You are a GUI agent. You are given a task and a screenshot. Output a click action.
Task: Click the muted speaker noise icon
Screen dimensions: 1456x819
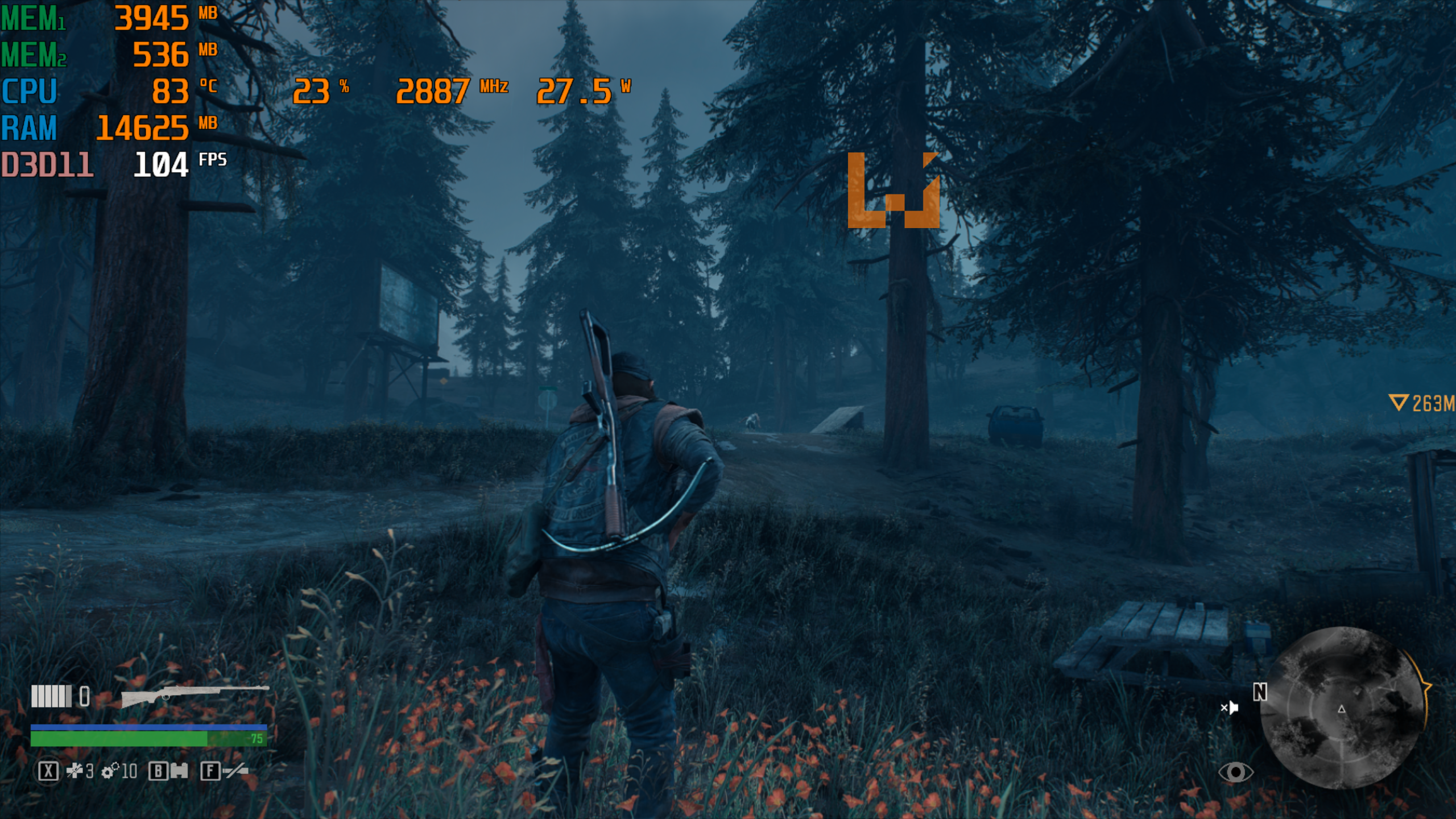pyautogui.click(x=1229, y=708)
